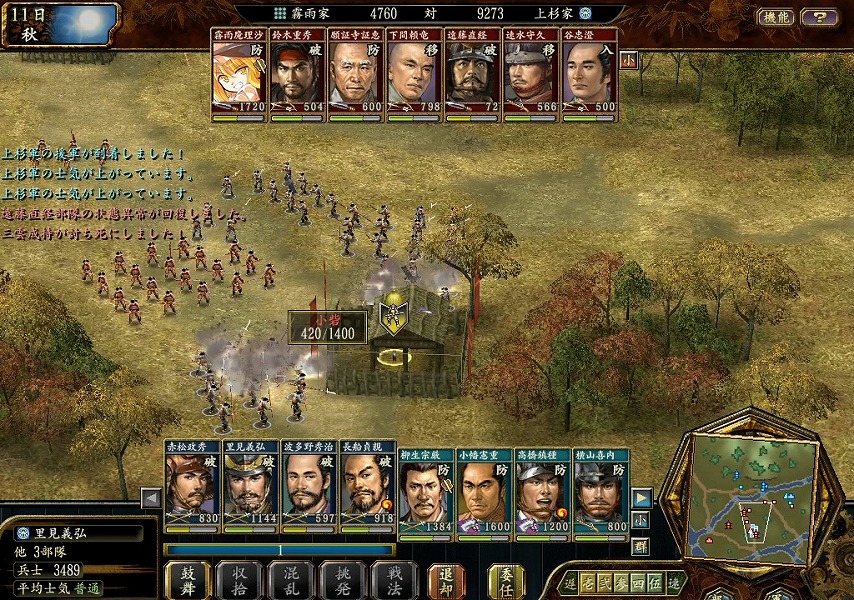Viewport: 854px width, 600px height.
Task: Use the 収拾 command button
Action: [239, 579]
